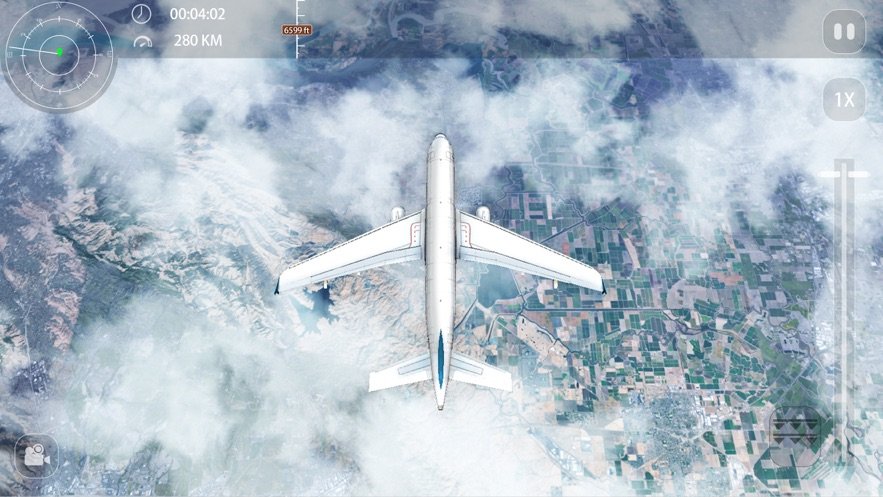Toggle the 1X time speed button
Image resolution: width=883 pixels, height=497 pixels.
(845, 100)
